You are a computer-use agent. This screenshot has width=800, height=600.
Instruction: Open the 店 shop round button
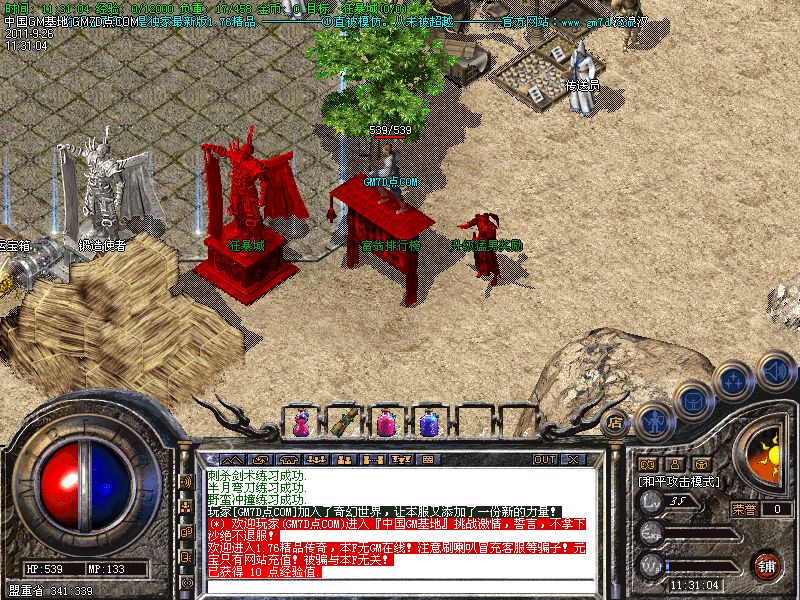(616, 422)
